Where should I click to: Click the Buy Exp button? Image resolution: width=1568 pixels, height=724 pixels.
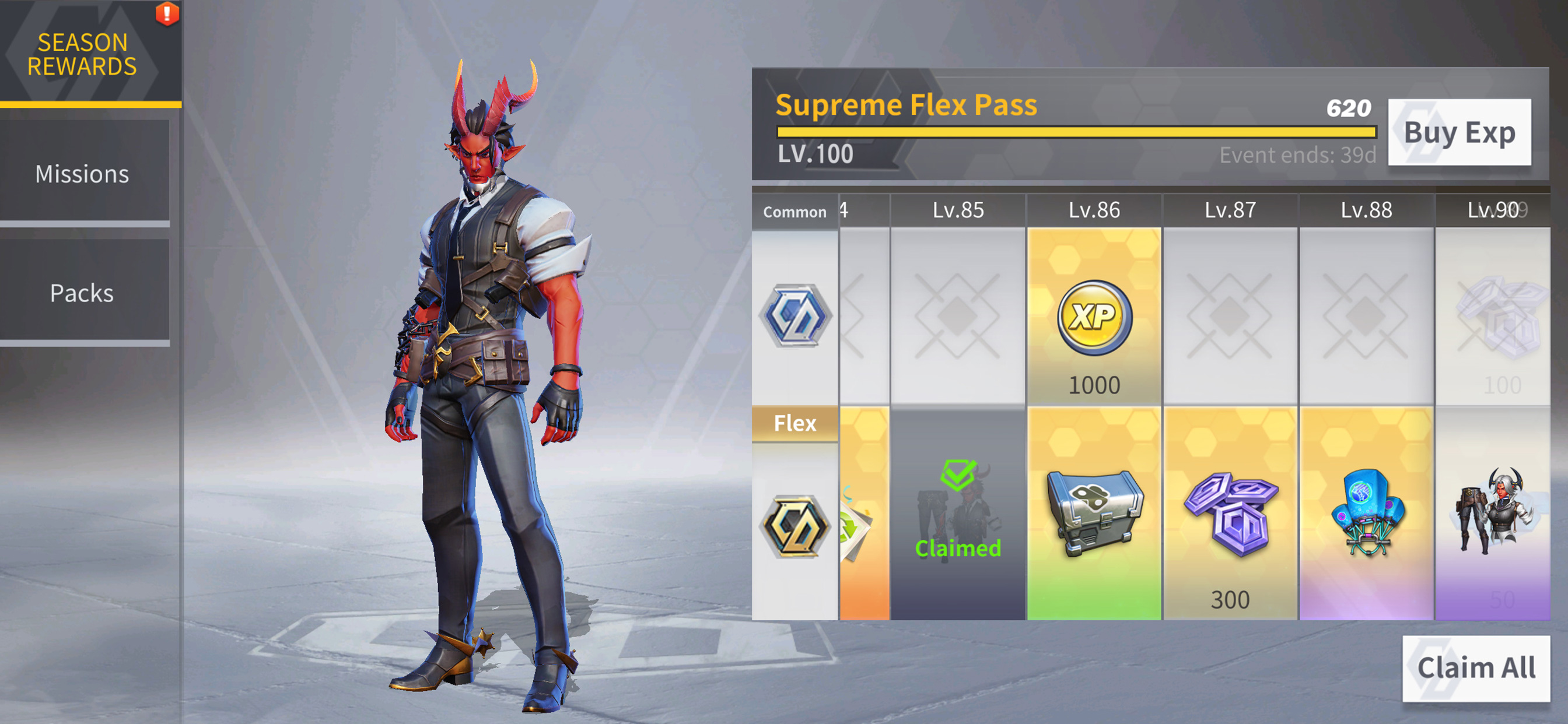(x=1458, y=133)
